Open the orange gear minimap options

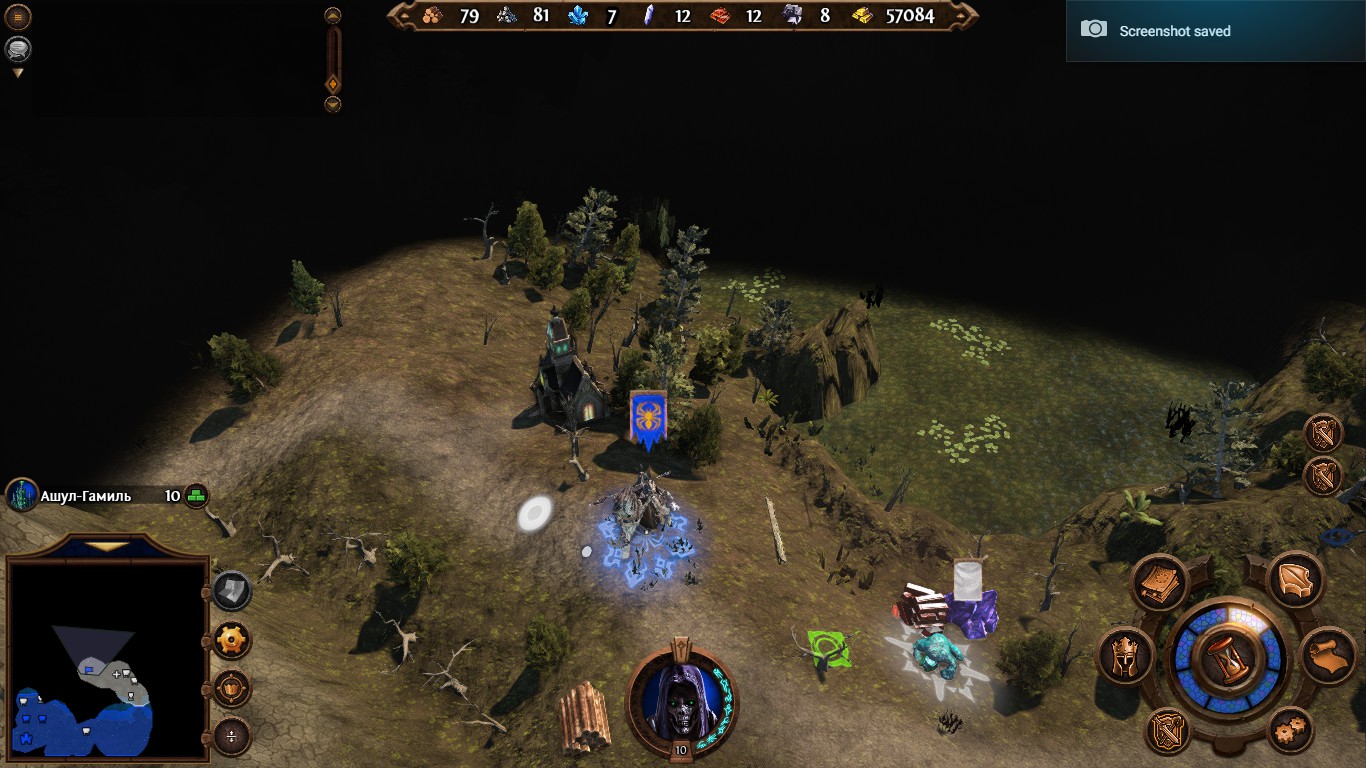coord(232,640)
